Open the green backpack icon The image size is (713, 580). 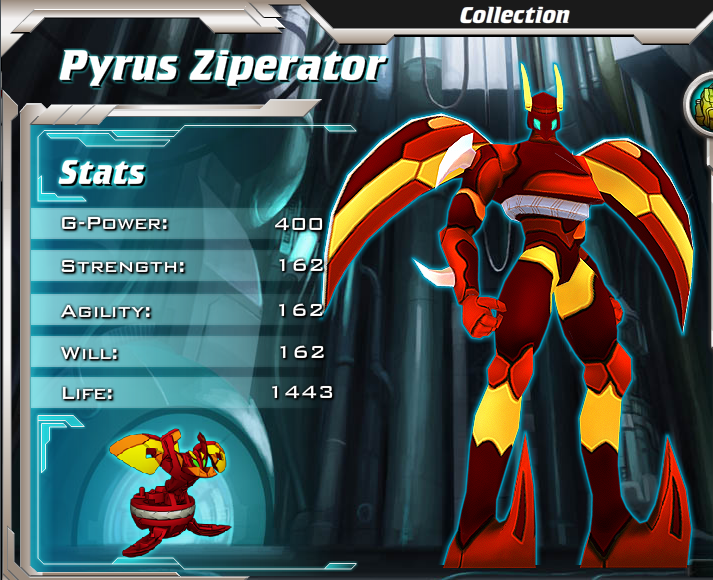click(x=701, y=106)
